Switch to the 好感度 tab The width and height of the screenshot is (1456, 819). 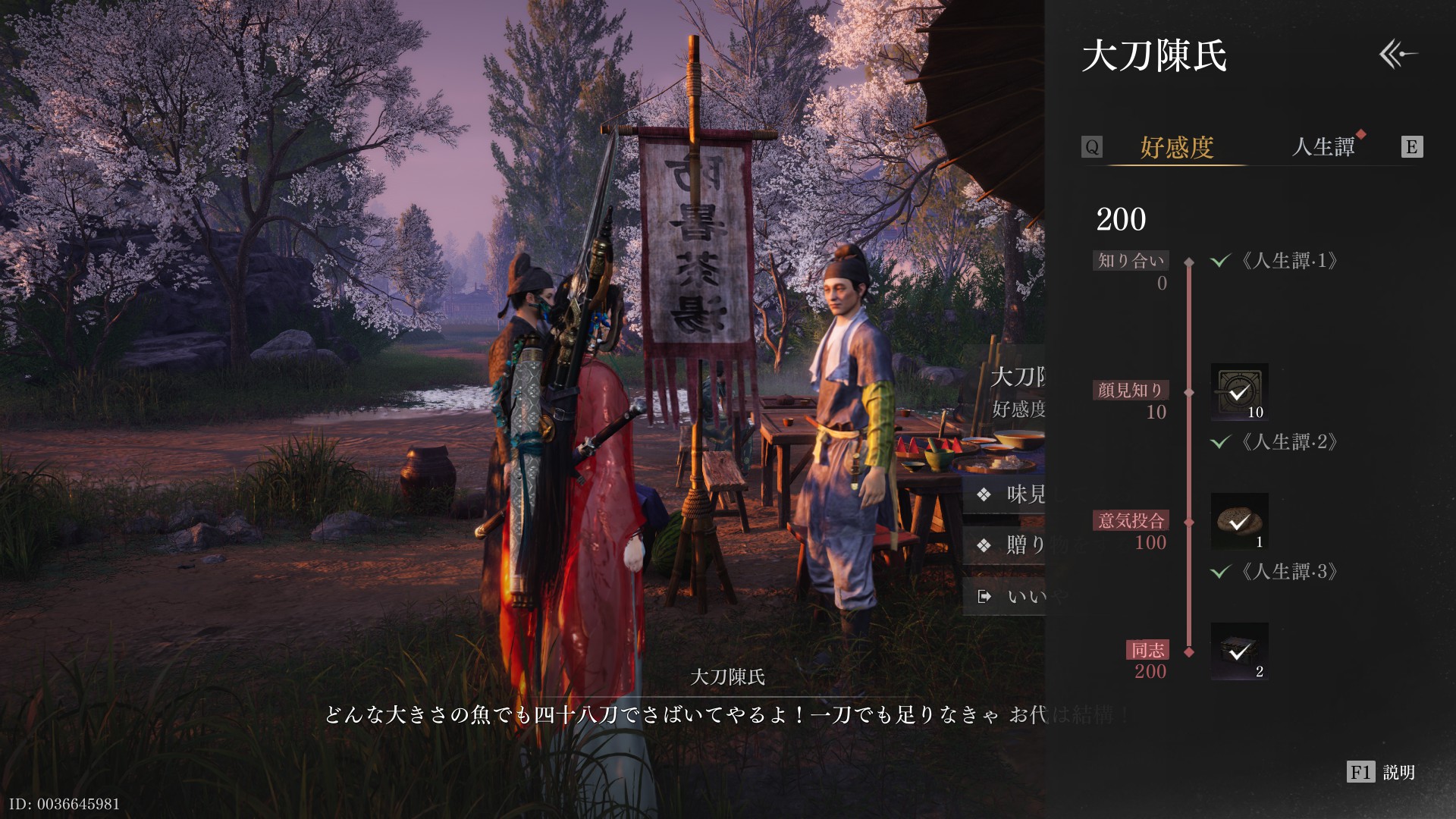pos(1177,147)
